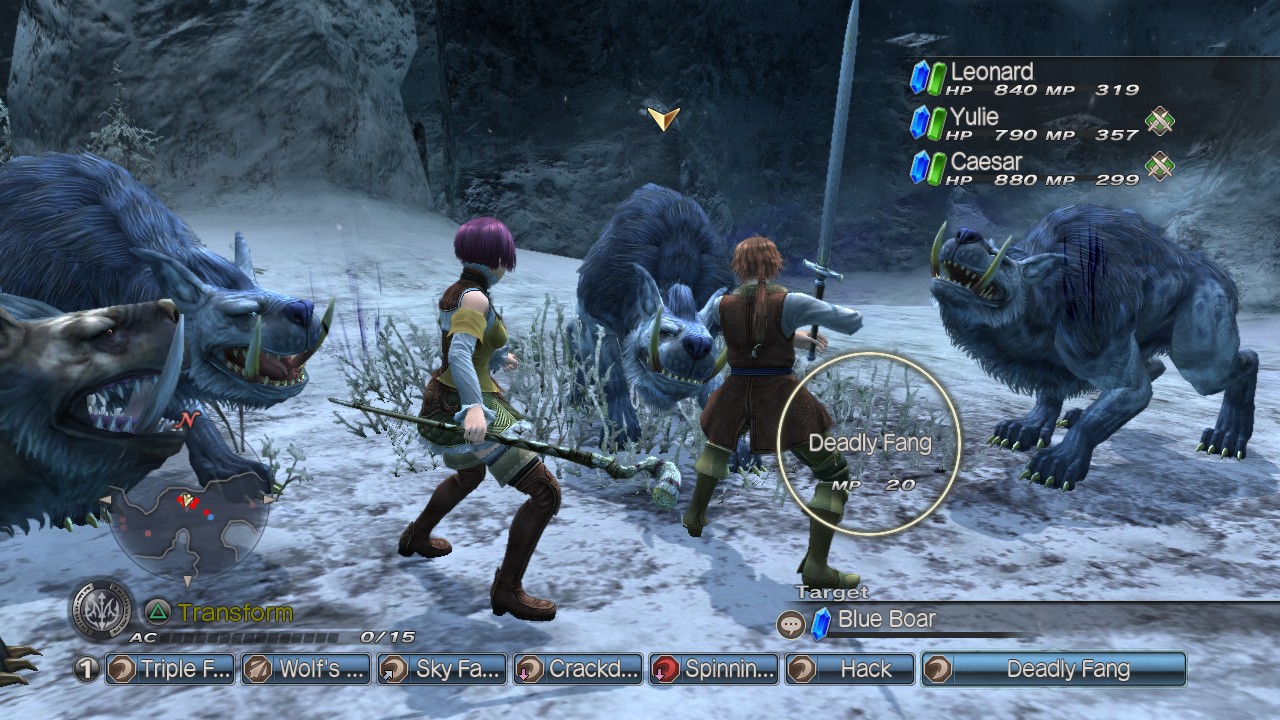This screenshot has height=720, width=1280.
Task: Click the Deadly Fang action ring
Action: click(x=869, y=443)
